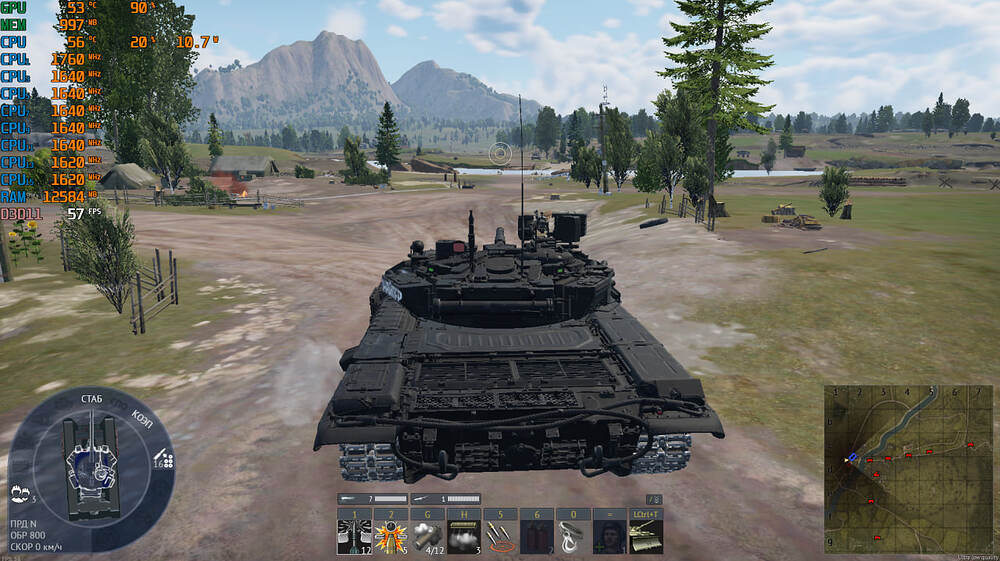Image resolution: width=1000 pixels, height=561 pixels.
Task: Fire the smoke grenade launcher
Action: tap(427, 537)
